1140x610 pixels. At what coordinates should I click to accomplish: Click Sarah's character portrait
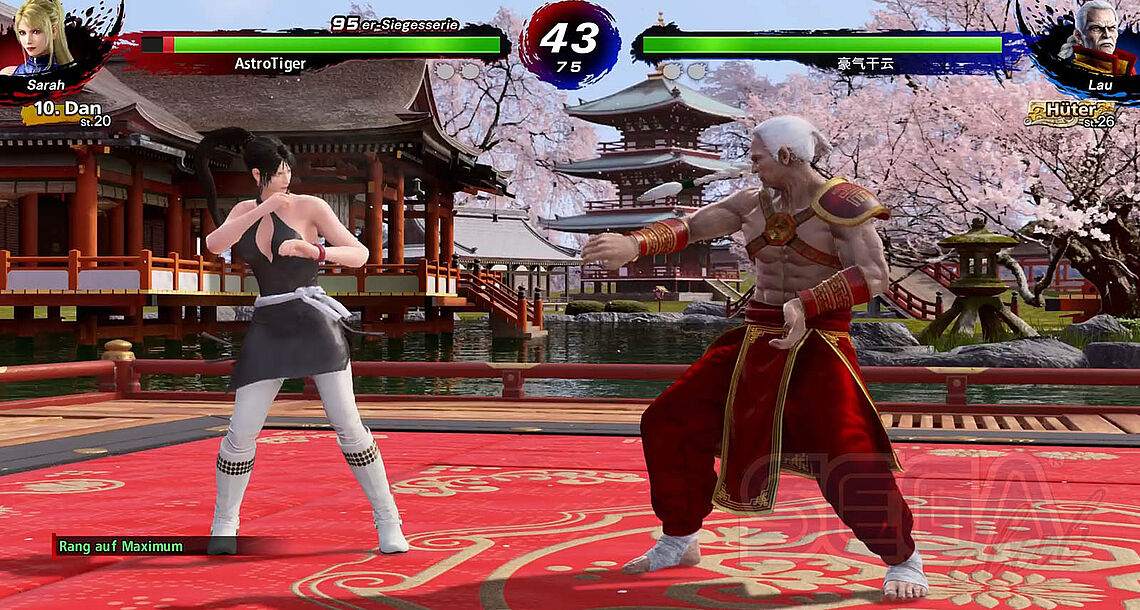[x=45, y=40]
